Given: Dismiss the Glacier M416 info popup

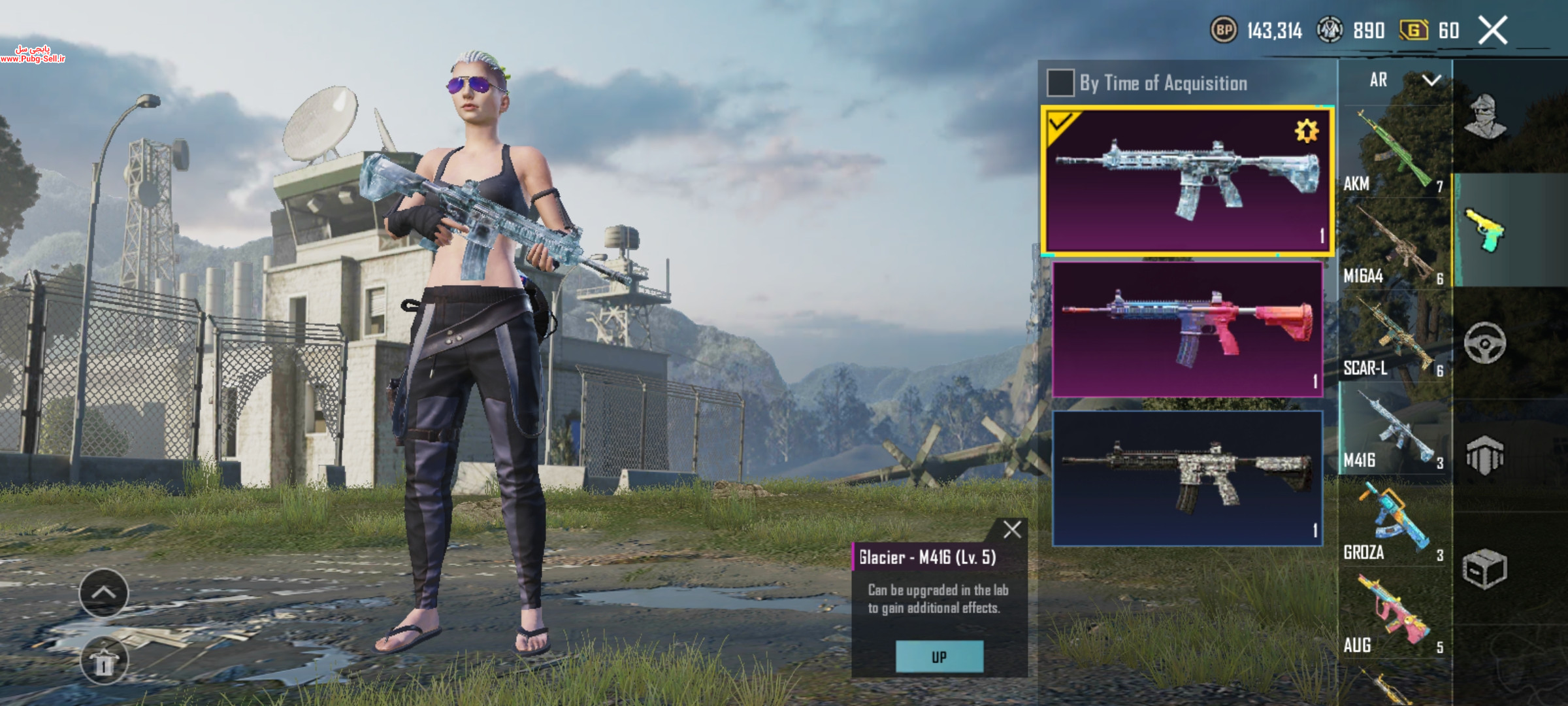Looking at the screenshot, I should click(x=1011, y=529).
